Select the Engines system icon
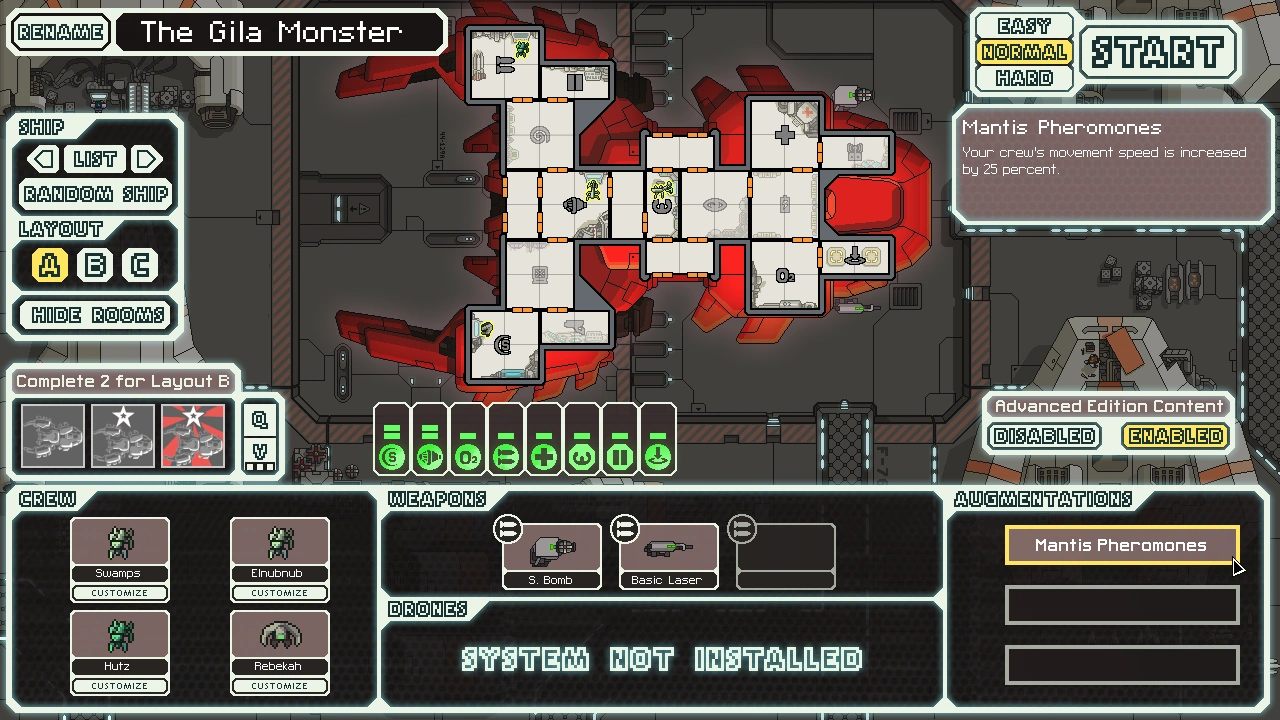This screenshot has height=720, width=1280. [x=430, y=456]
